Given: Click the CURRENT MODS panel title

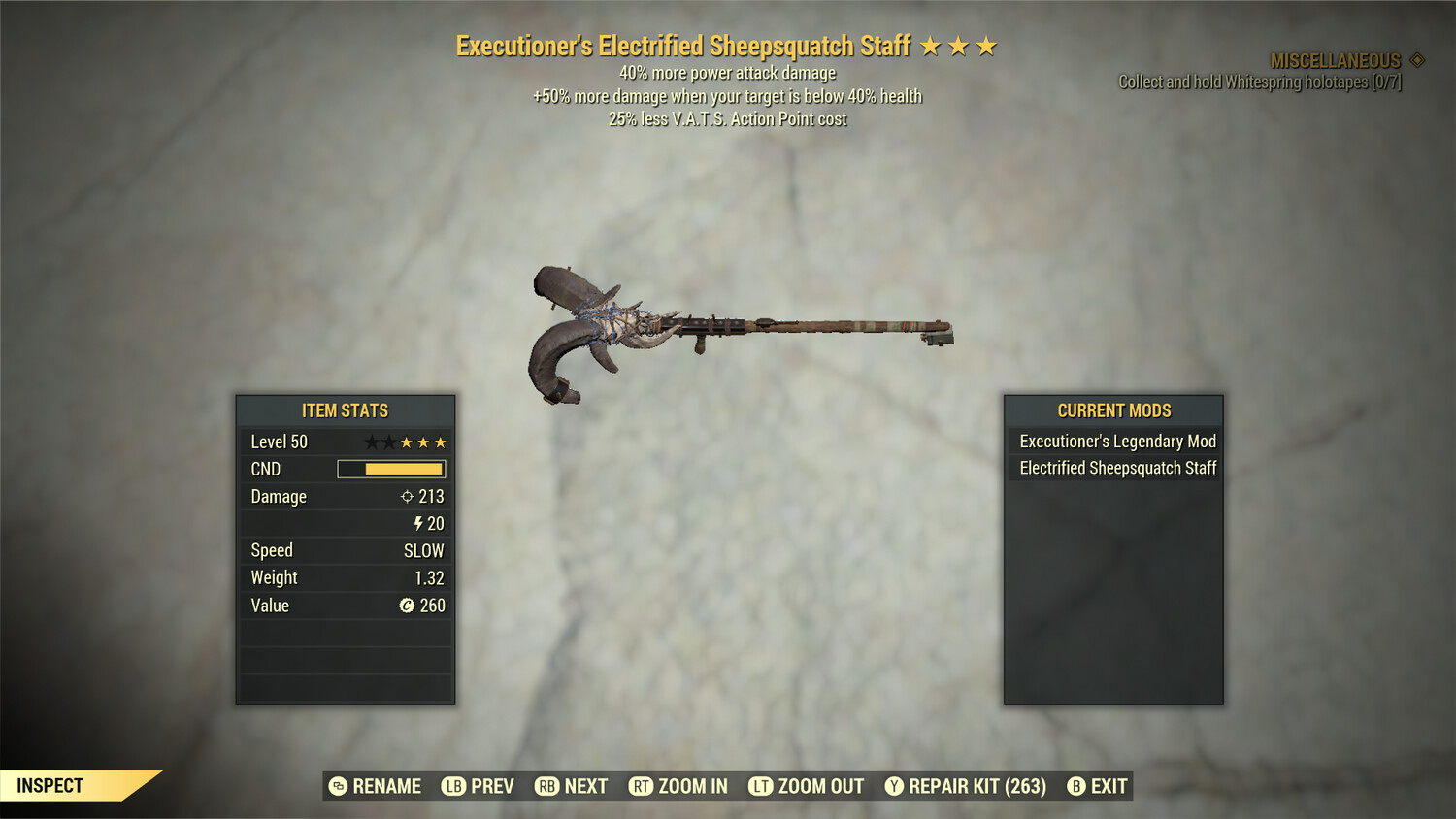Looking at the screenshot, I should pos(1114,409).
